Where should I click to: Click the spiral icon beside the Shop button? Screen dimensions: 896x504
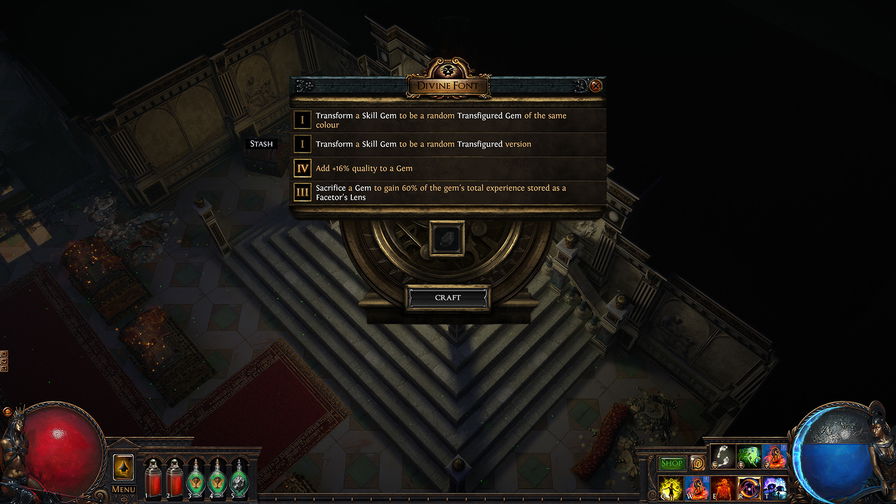pyautogui.click(x=698, y=463)
